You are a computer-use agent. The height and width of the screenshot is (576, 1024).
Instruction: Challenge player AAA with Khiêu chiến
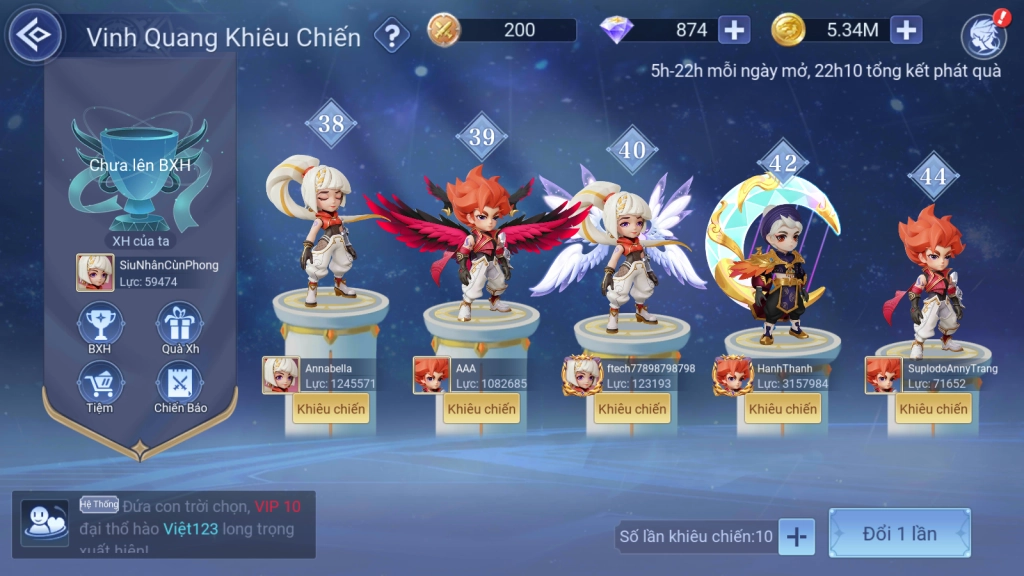pos(482,408)
